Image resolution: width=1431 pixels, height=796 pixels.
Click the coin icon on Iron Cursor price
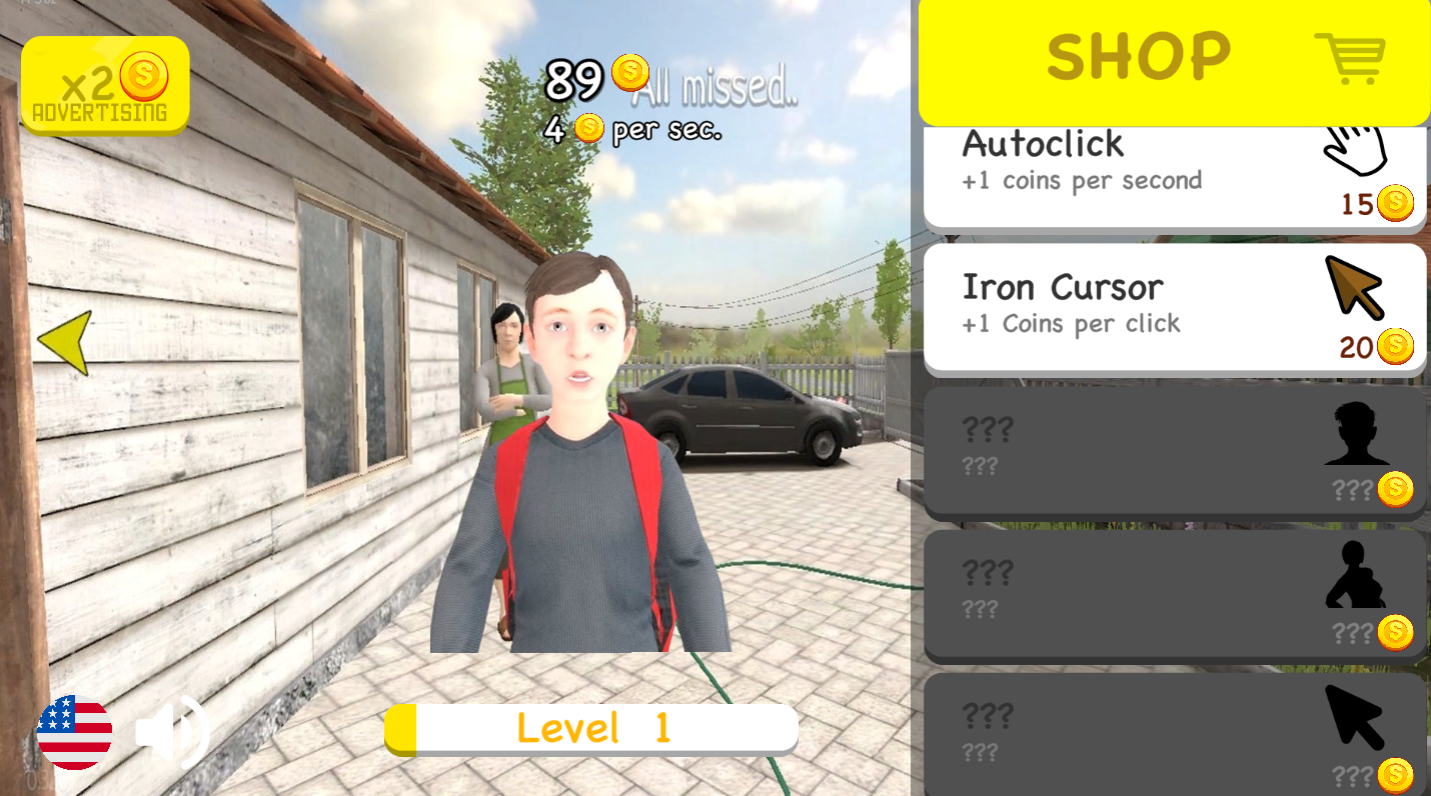click(x=1396, y=345)
